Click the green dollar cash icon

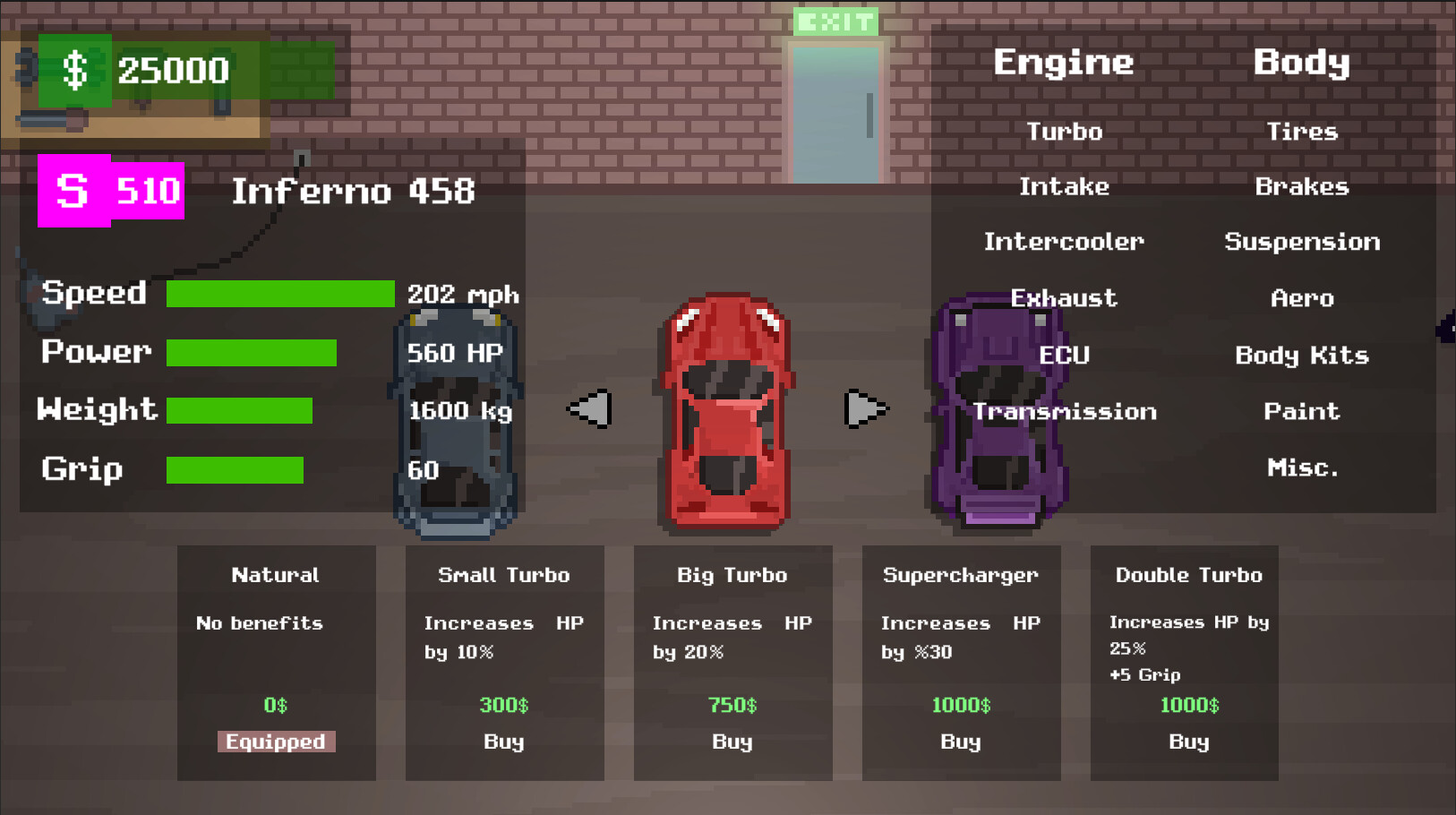coord(76,69)
